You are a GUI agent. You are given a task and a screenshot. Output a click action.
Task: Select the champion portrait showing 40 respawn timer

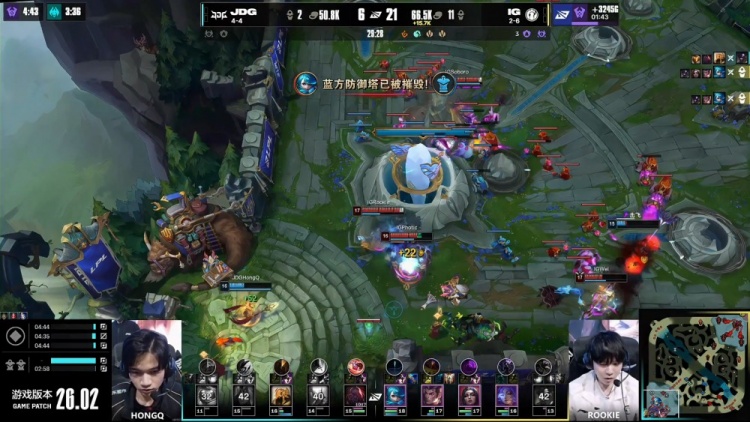click(318, 394)
